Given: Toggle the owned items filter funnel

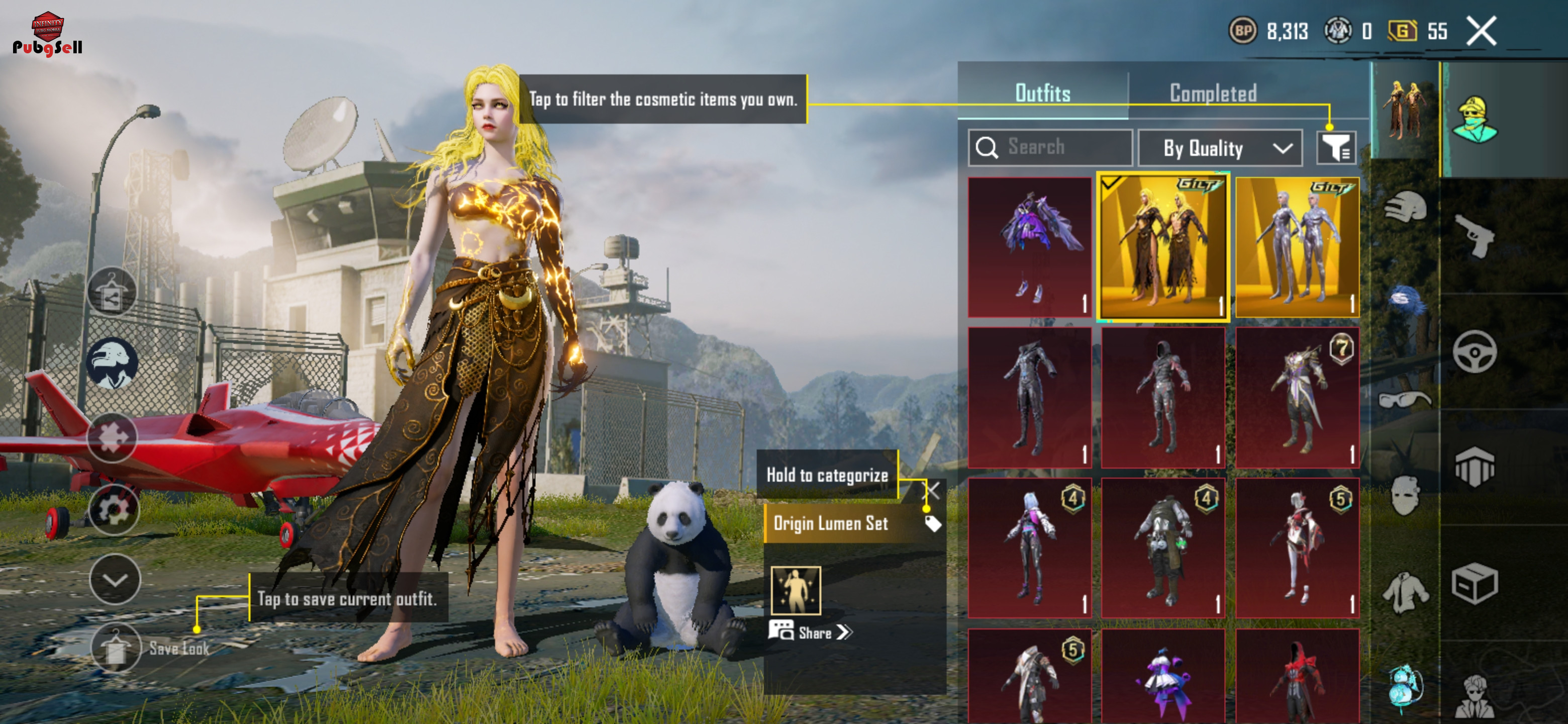Looking at the screenshot, I should tap(1335, 148).
